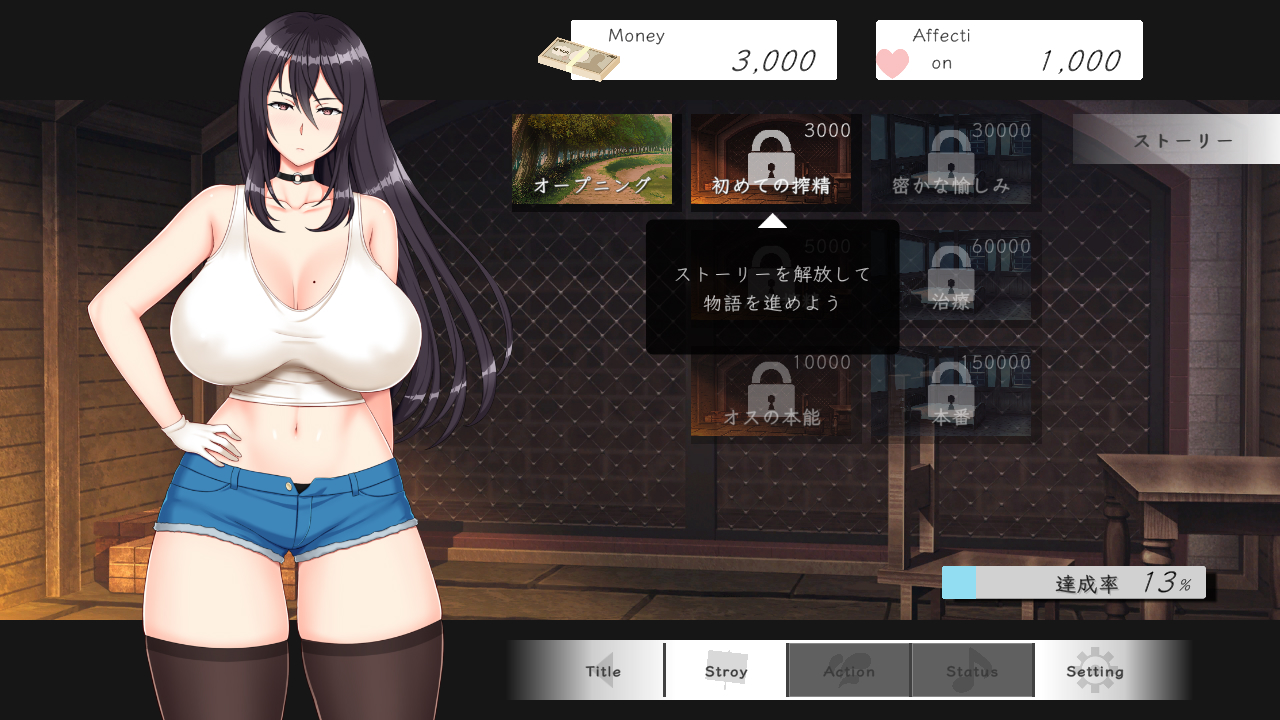Show the Status tab
Viewport: 1280px width, 720px height.
point(972,671)
